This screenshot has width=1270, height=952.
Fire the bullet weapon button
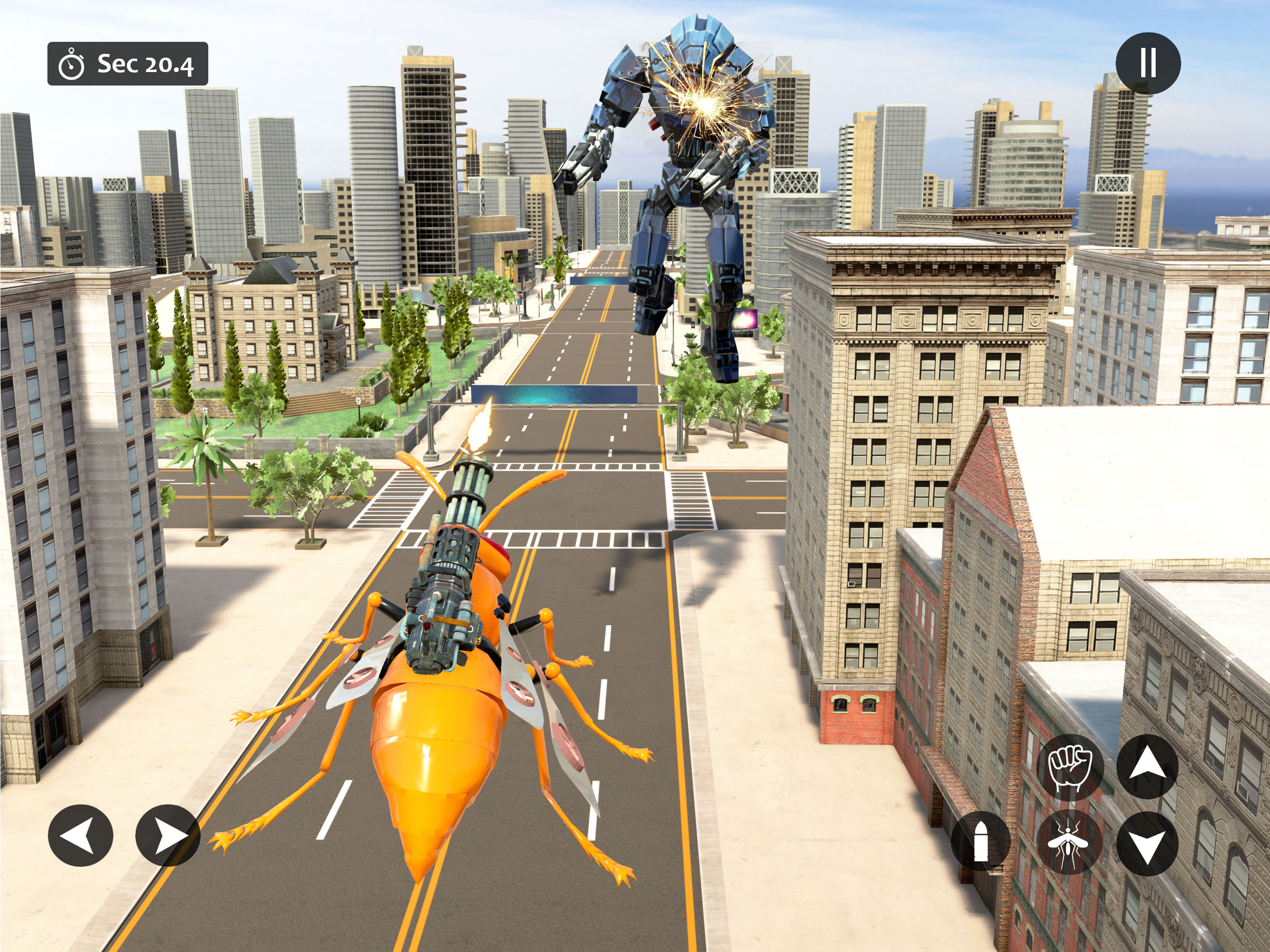tap(981, 841)
